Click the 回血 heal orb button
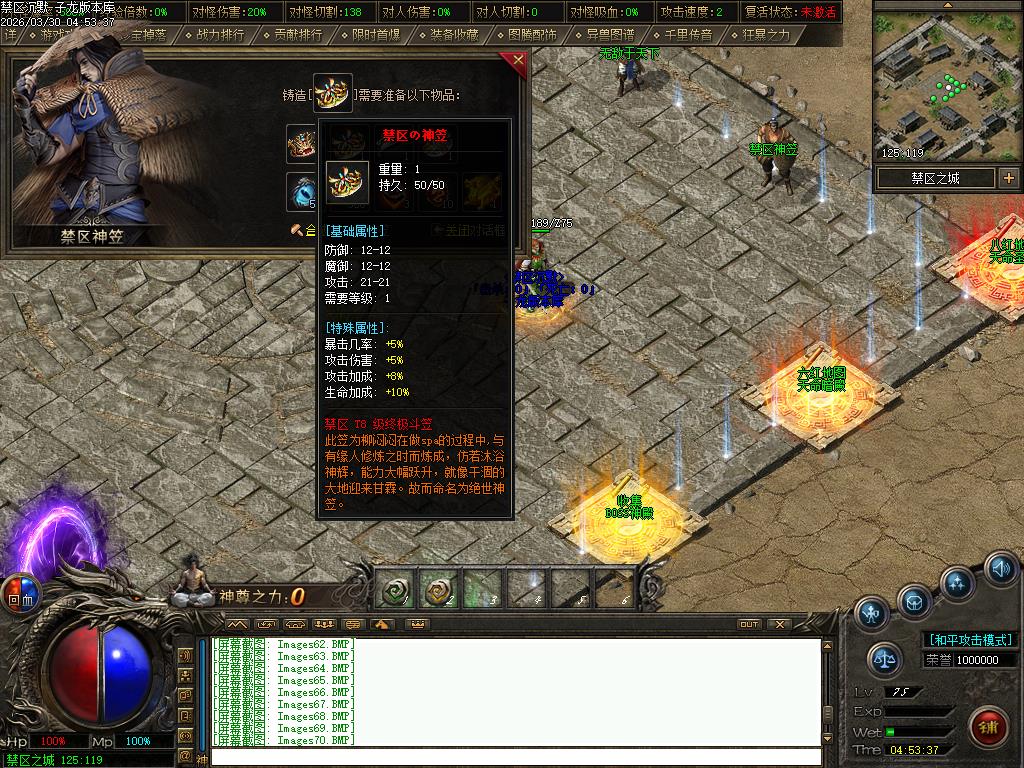1024x768 pixels. 19,593
